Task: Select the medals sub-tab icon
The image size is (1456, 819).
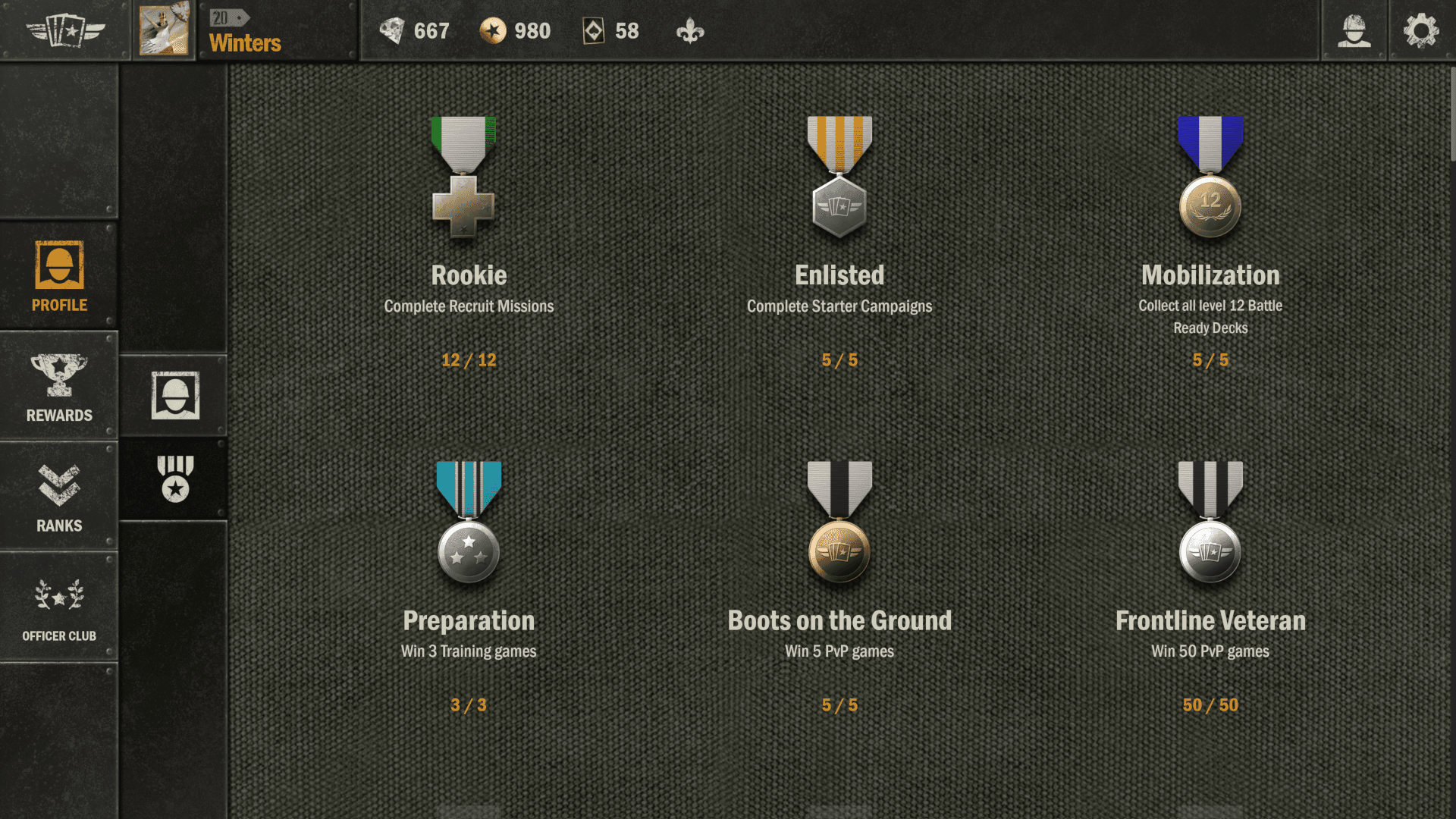Action: (175, 479)
